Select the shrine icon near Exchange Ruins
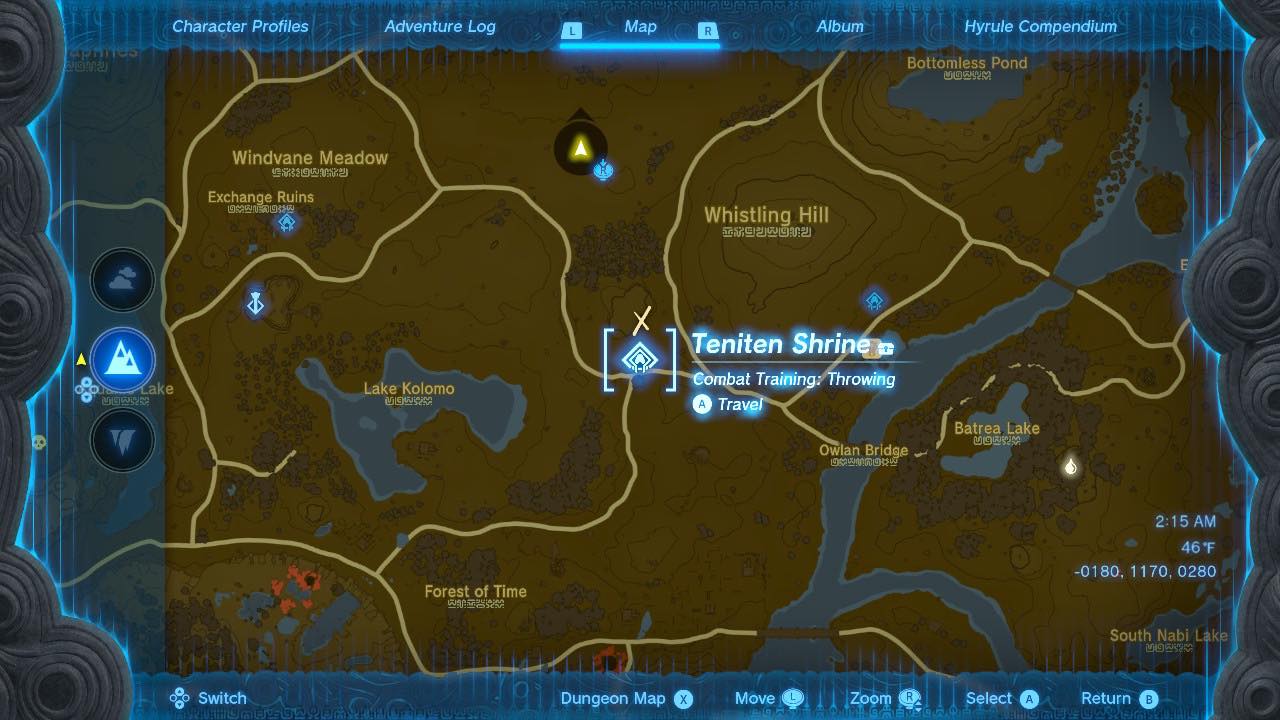 [285, 224]
